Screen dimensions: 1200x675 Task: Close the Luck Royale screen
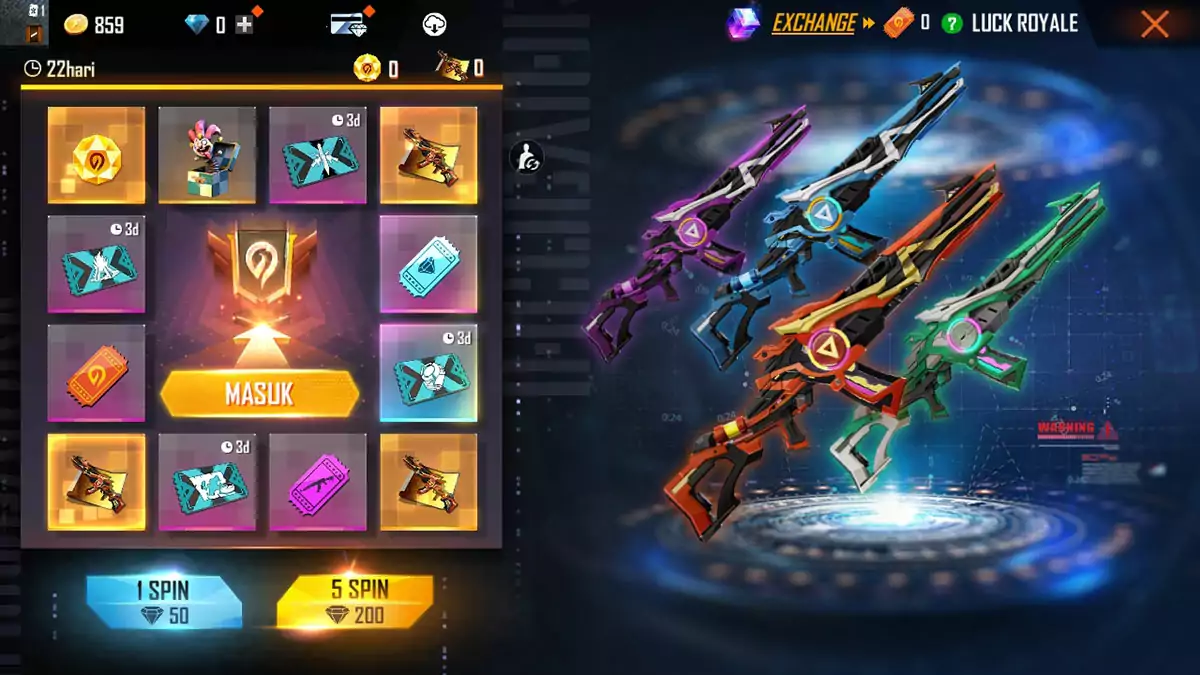(x=1154, y=24)
